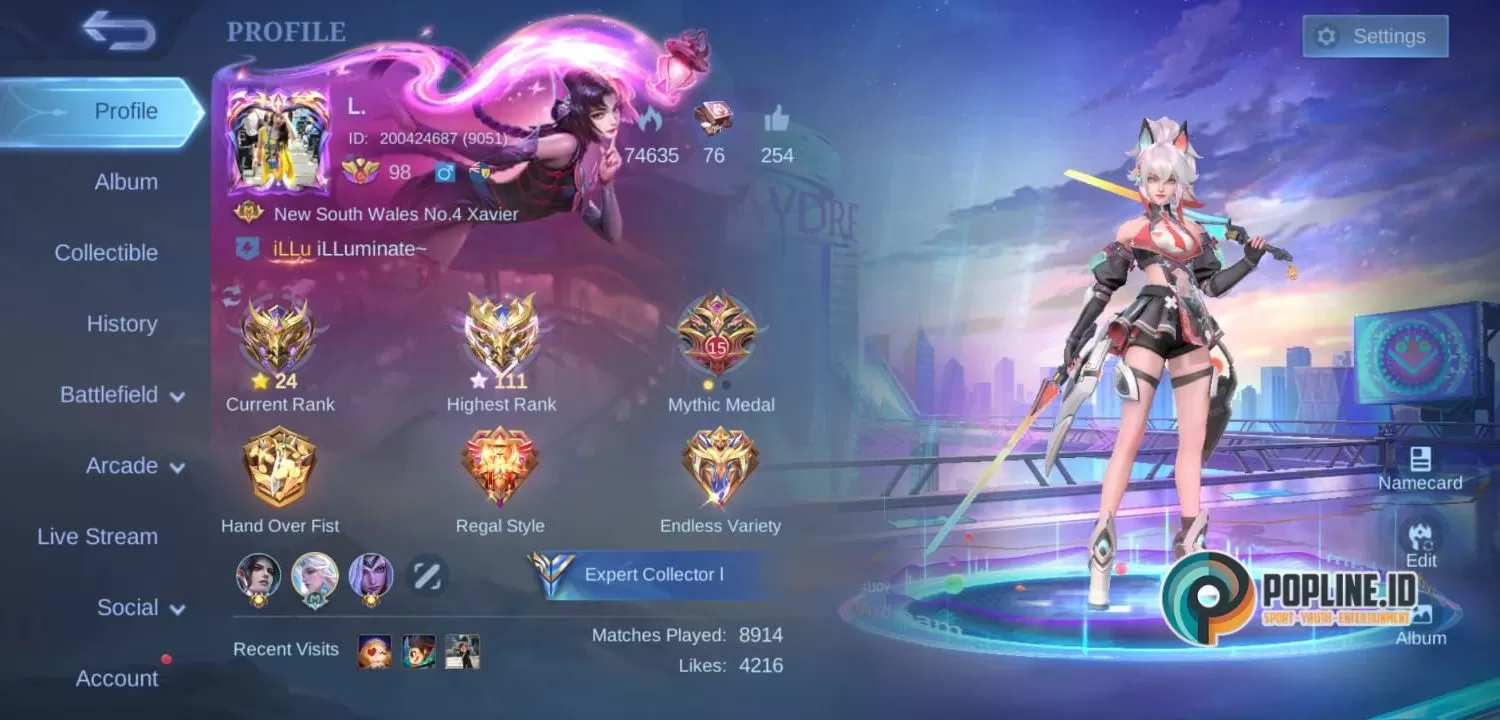Screen dimensions: 1500x720
Task: Expand the Arcade section
Action: pyautogui.click(x=133, y=466)
